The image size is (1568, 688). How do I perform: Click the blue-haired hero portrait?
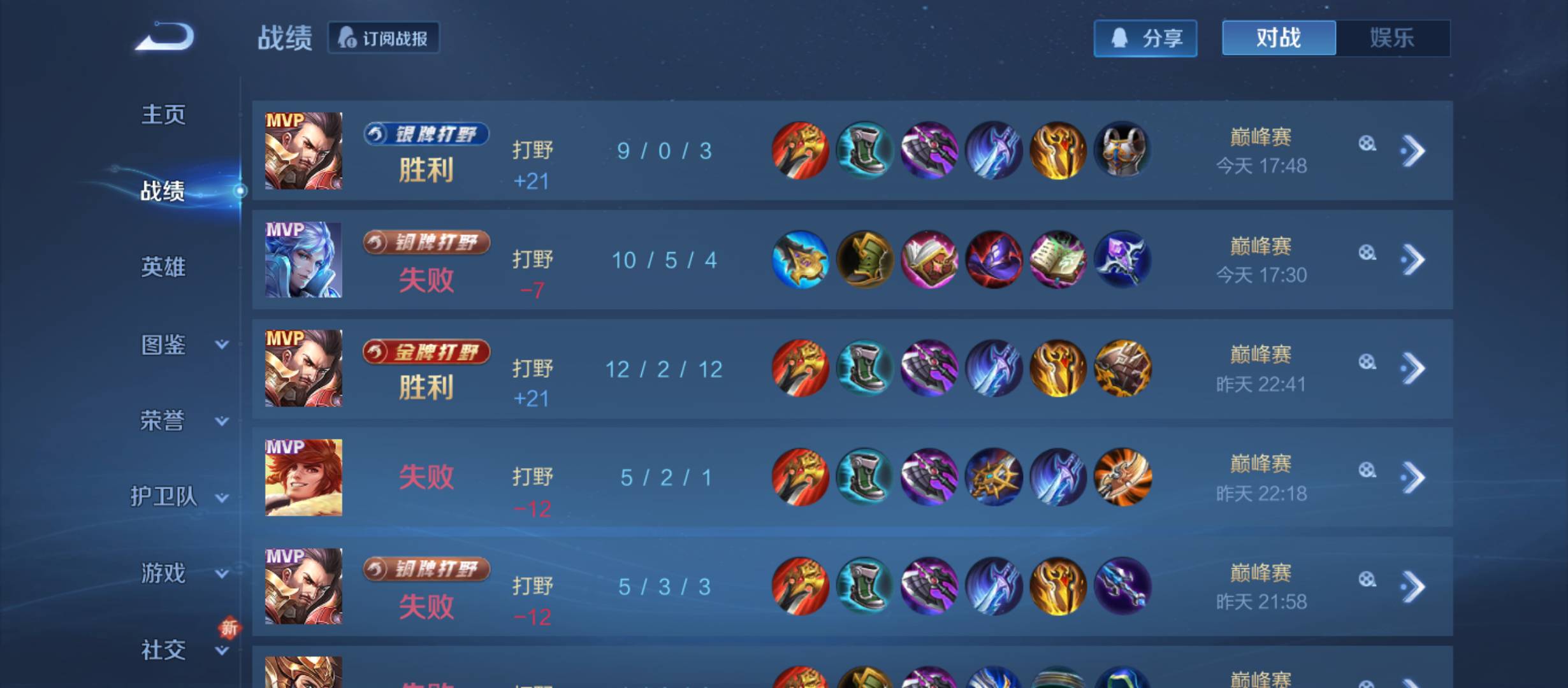[x=303, y=260]
